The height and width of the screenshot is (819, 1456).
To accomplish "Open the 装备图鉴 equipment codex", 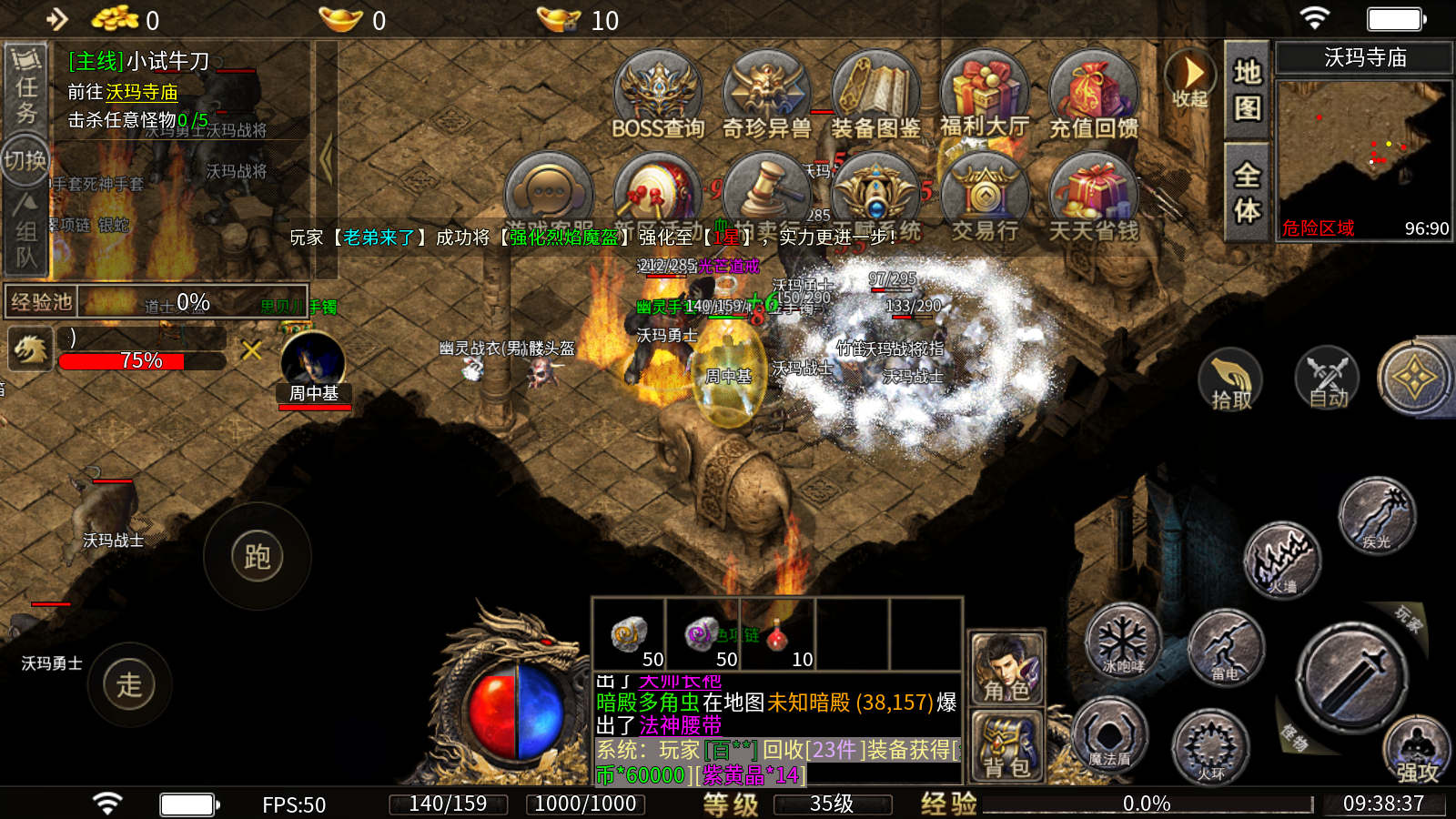I will pyautogui.click(x=875, y=96).
